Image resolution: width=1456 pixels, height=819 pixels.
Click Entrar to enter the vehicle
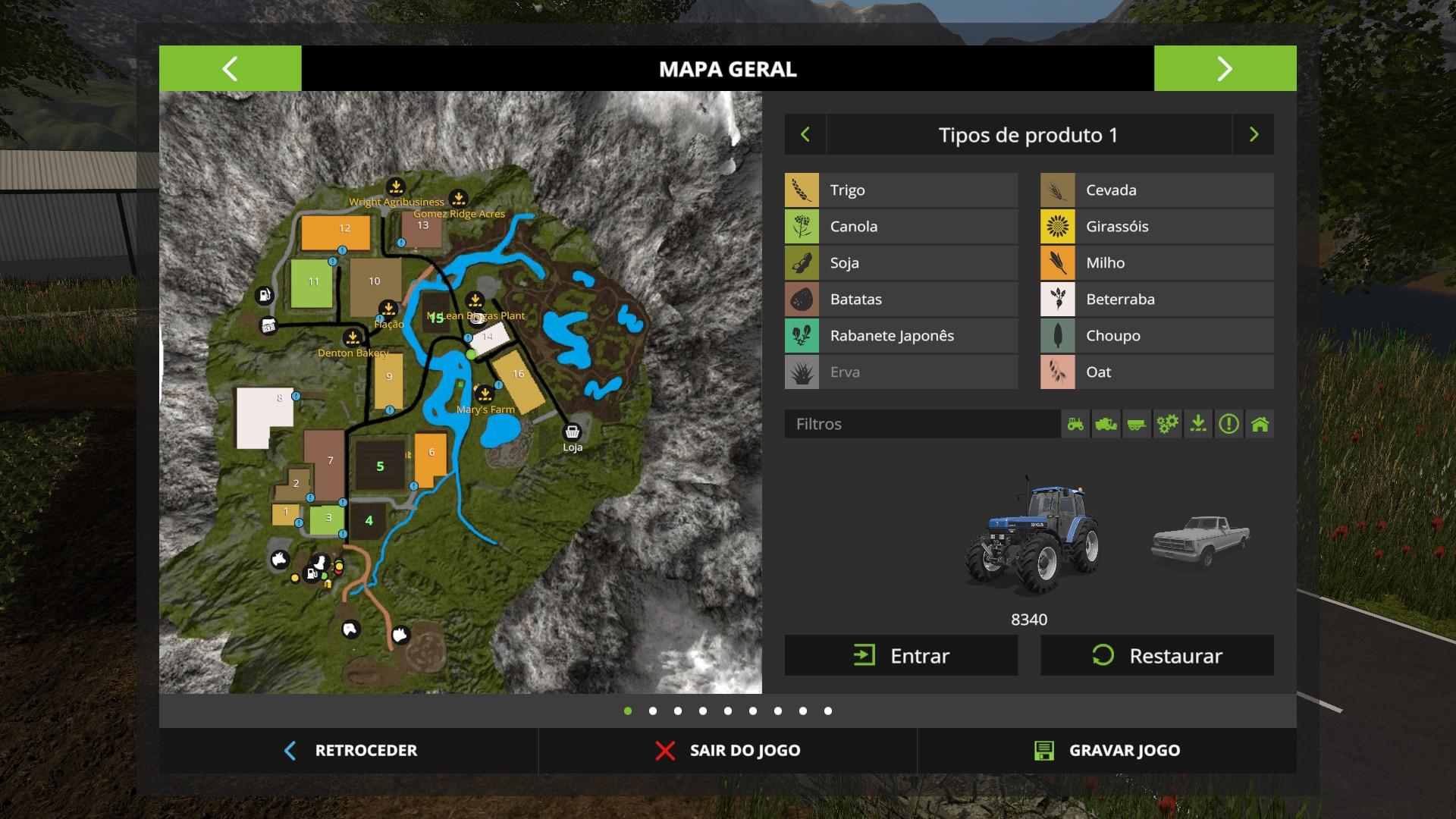pyautogui.click(x=901, y=655)
